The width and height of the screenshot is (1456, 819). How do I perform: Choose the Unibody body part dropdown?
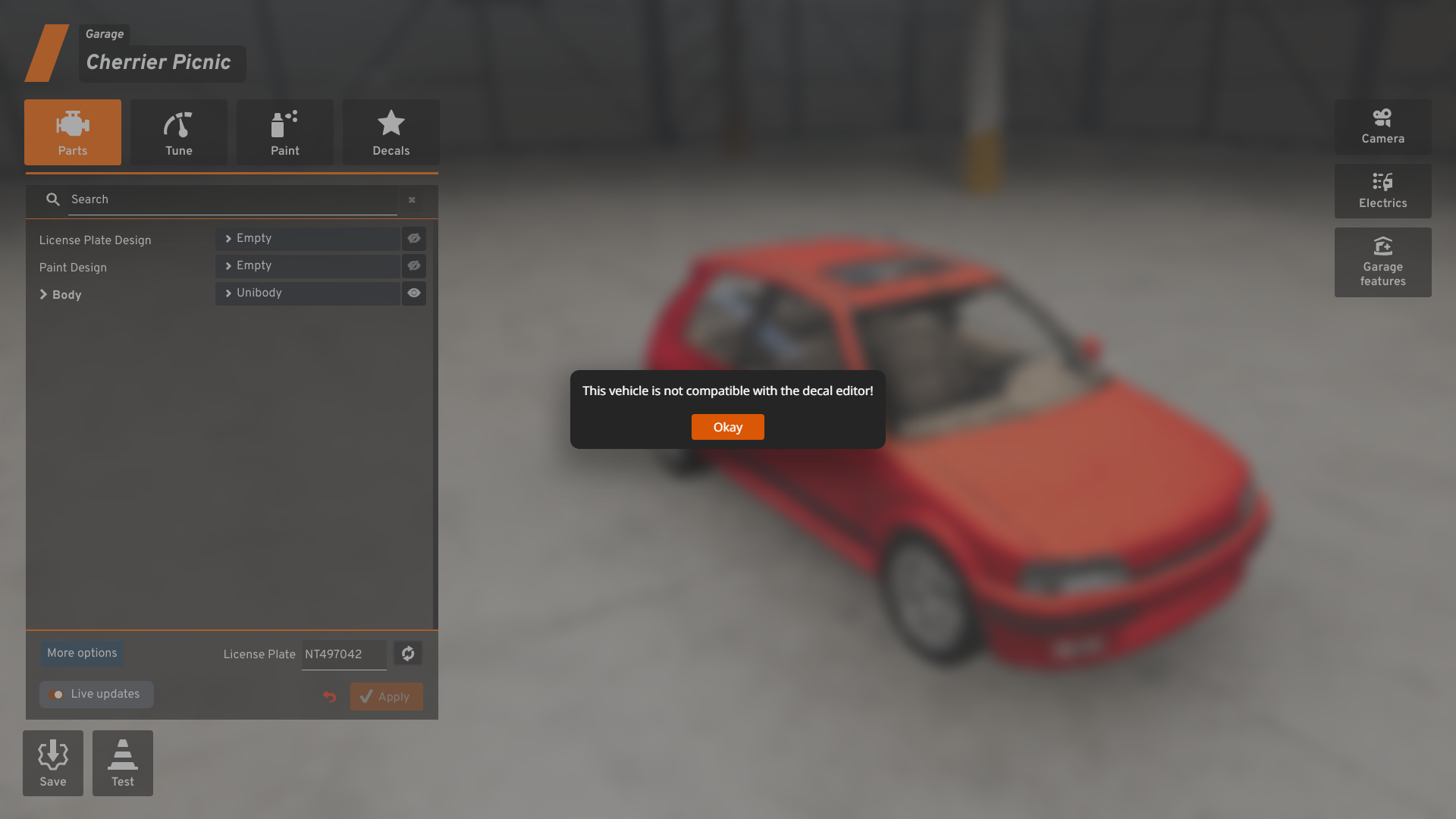tap(308, 293)
